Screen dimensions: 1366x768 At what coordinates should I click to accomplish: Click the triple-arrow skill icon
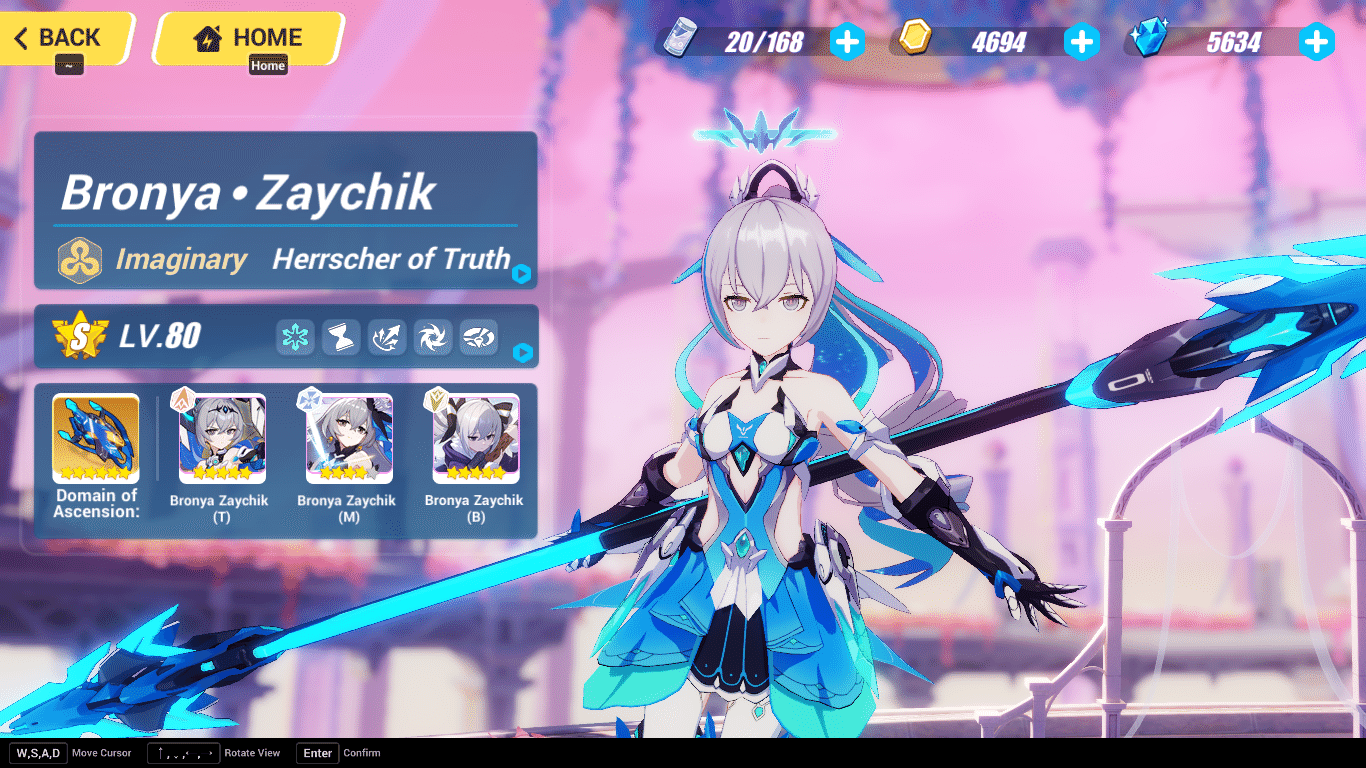click(x=386, y=337)
